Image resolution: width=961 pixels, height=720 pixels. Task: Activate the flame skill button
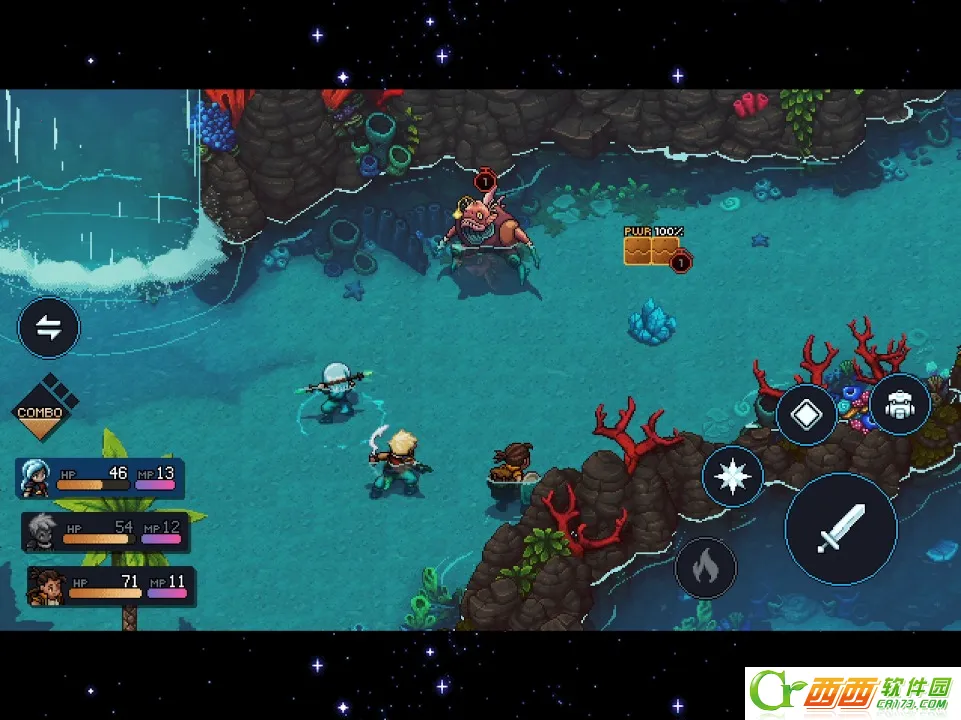[706, 567]
